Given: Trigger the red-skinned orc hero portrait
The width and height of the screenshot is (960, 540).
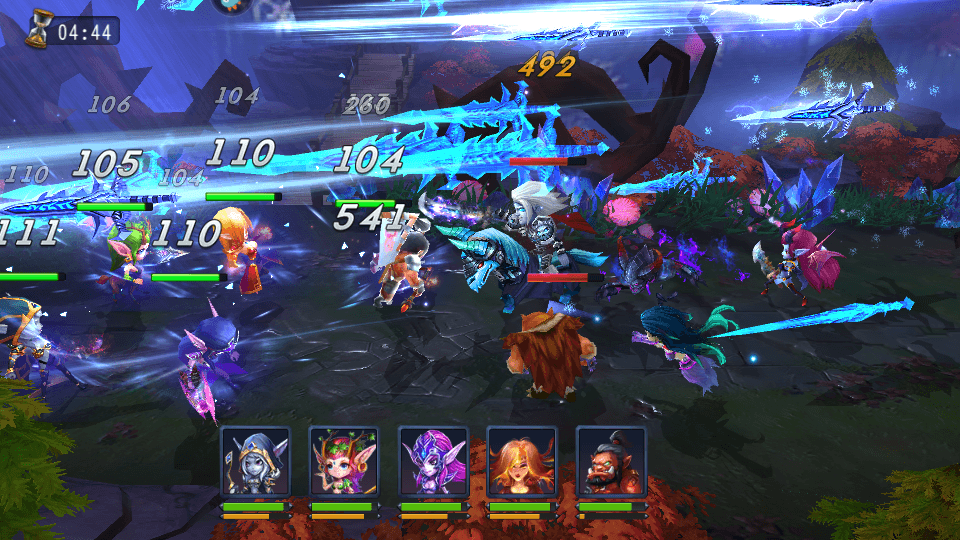Looking at the screenshot, I should [x=610, y=462].
